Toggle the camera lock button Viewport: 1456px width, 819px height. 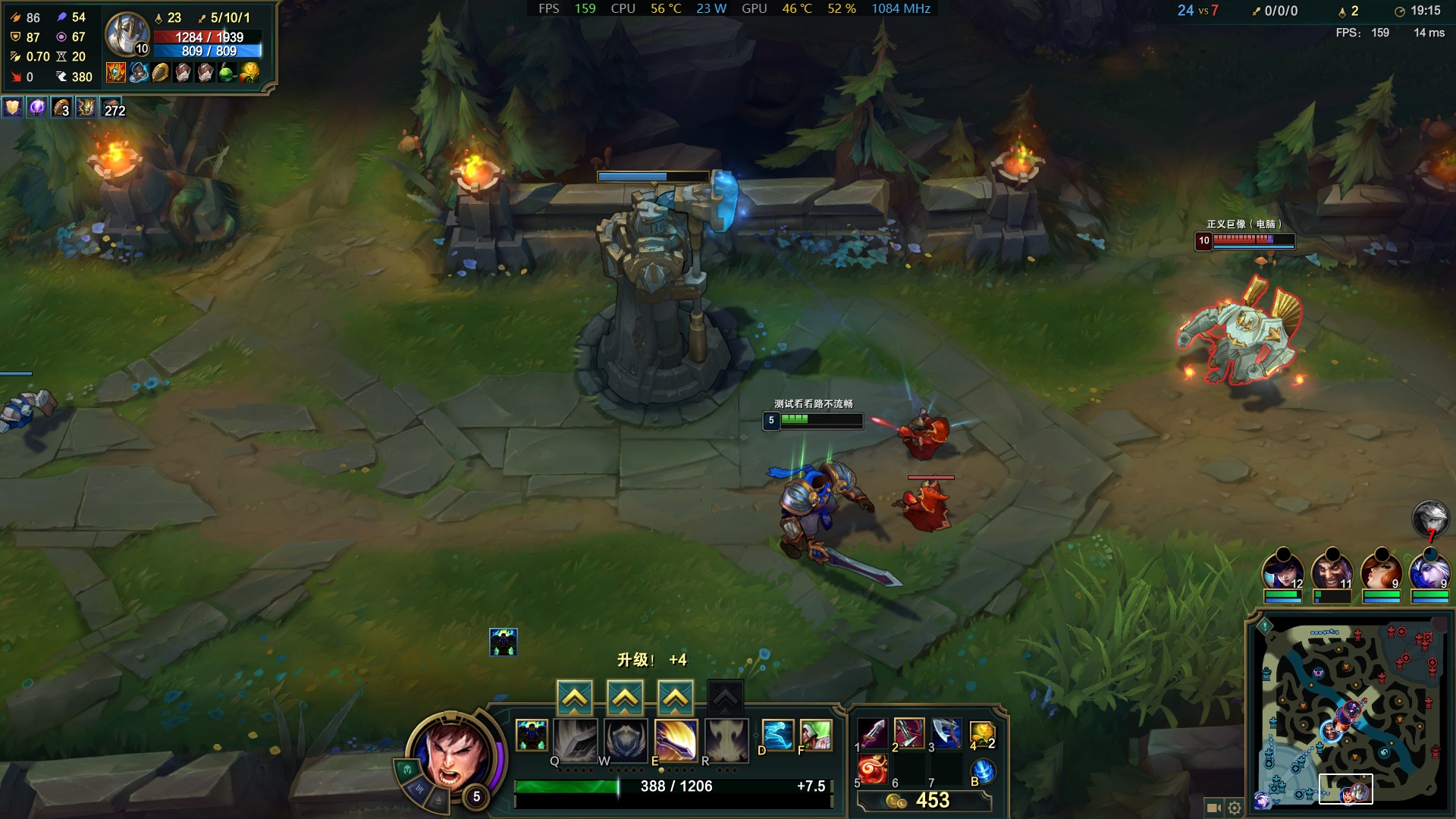[x=1213, y=808]
